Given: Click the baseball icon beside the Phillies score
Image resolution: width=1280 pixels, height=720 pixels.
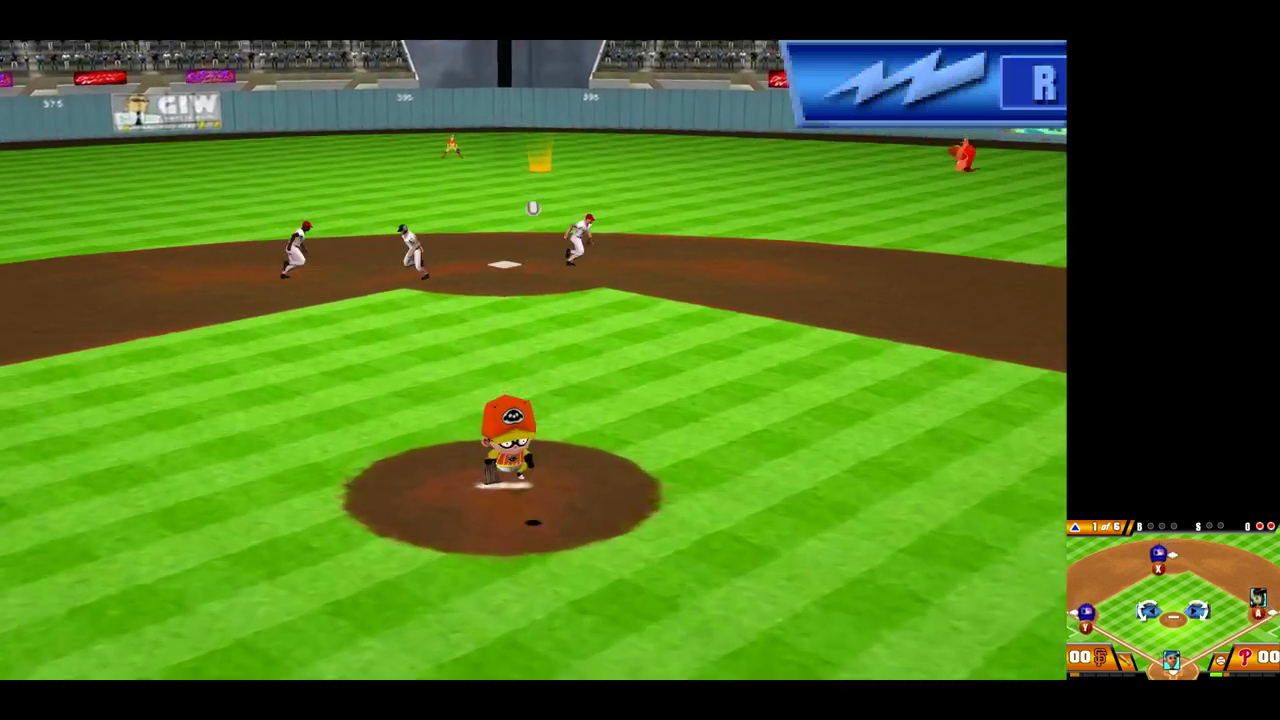Looking at the screenshot, I should pyautogui.click(x=1220, y=658).
